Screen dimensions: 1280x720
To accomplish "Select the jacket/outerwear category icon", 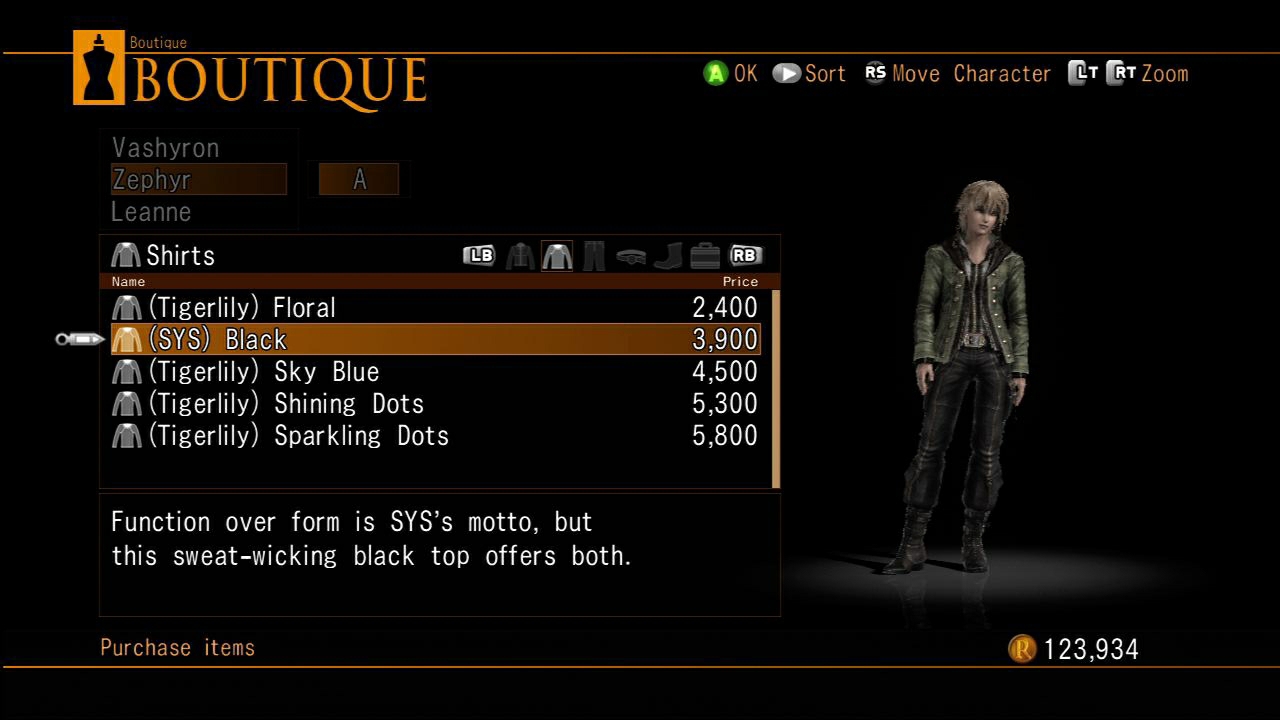I will [520, 255].
